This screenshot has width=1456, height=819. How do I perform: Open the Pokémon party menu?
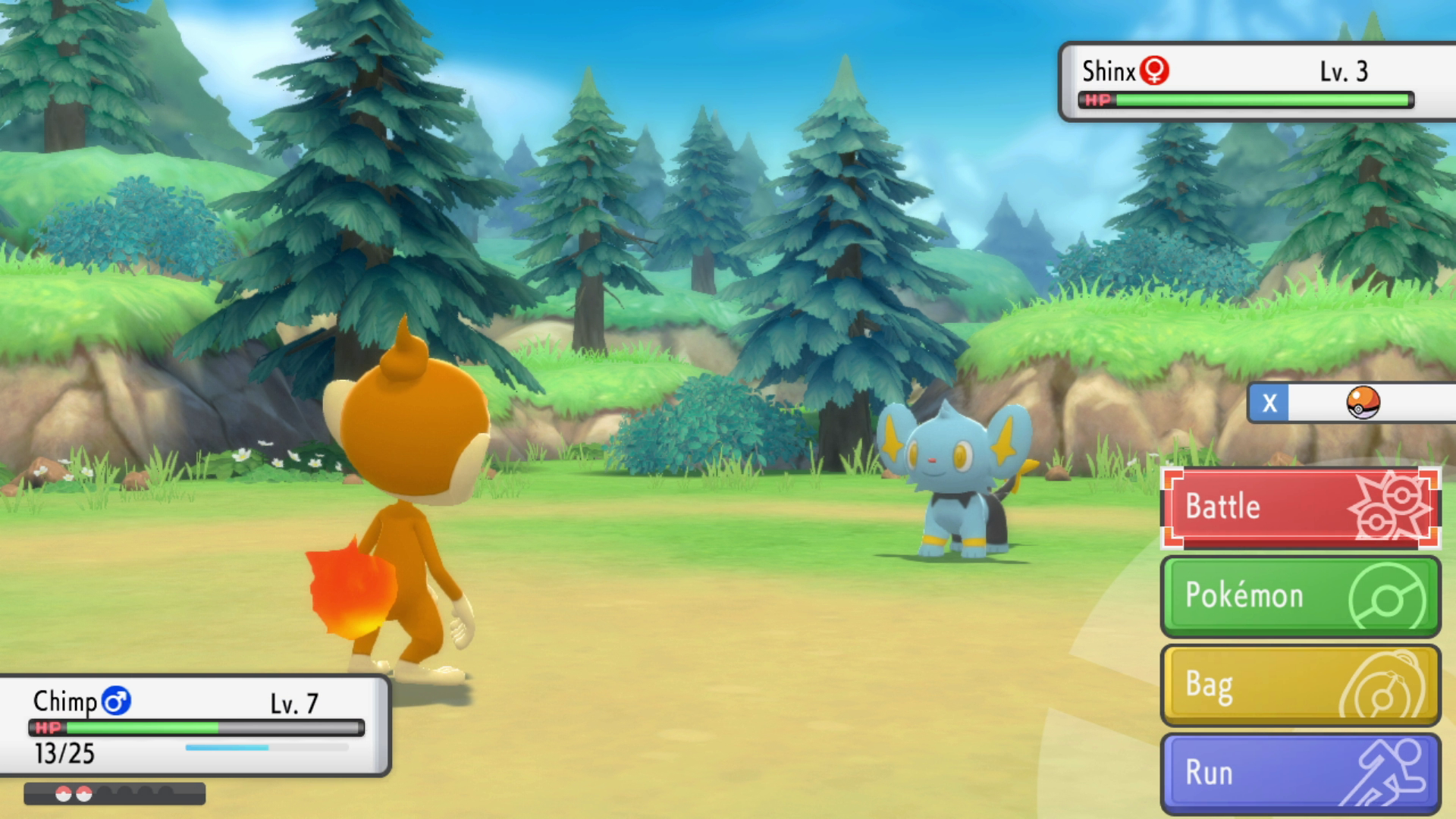click(1300, 596)
